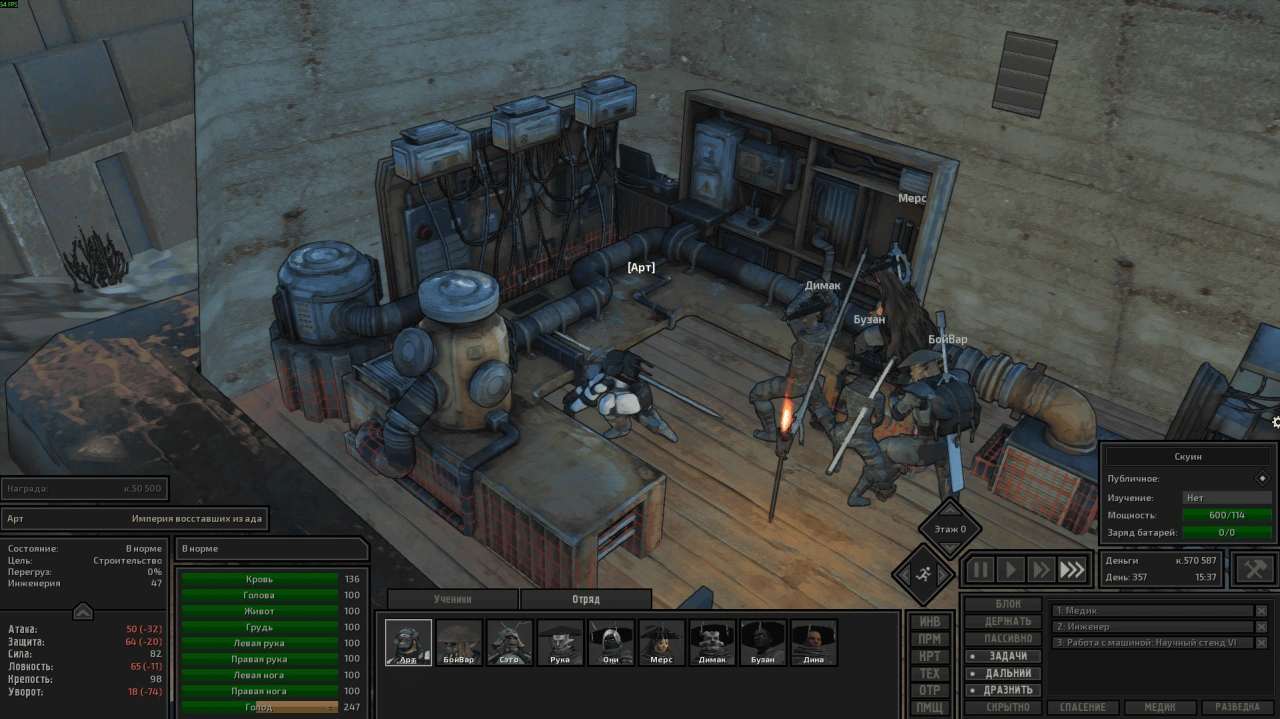Toggle the ПАССИВНО passive stance

(x=1008, y=638)
